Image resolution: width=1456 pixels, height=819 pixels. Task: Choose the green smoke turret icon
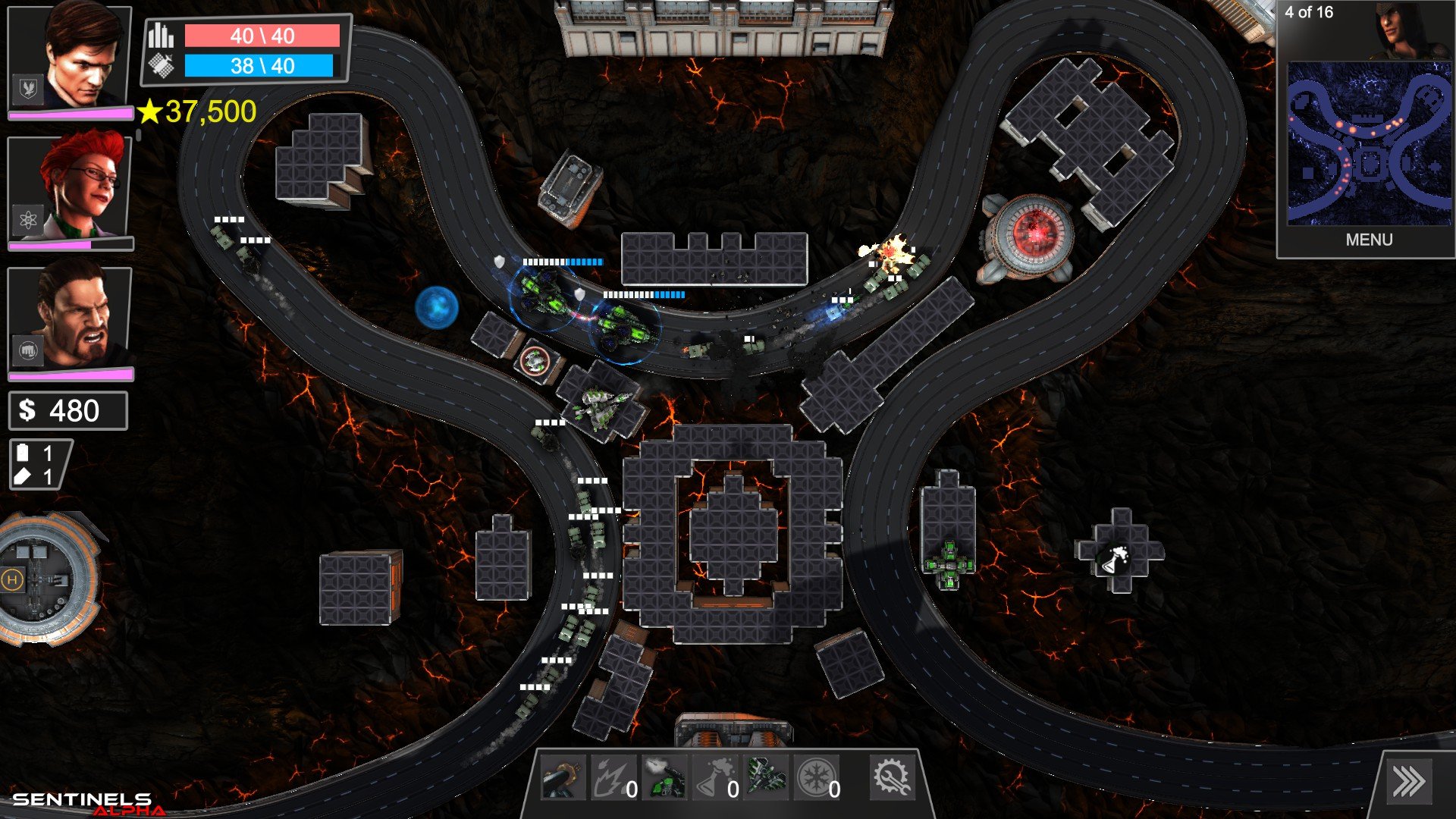tap(664, 778)
